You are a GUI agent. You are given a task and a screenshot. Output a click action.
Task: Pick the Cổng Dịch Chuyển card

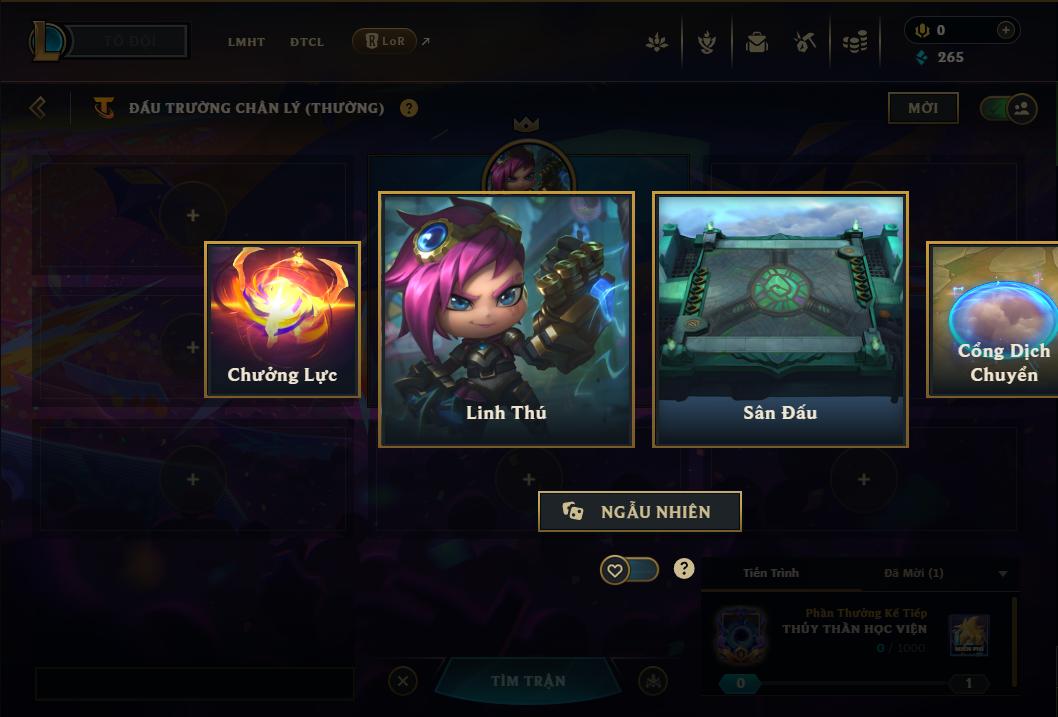[x=995, y=319]
